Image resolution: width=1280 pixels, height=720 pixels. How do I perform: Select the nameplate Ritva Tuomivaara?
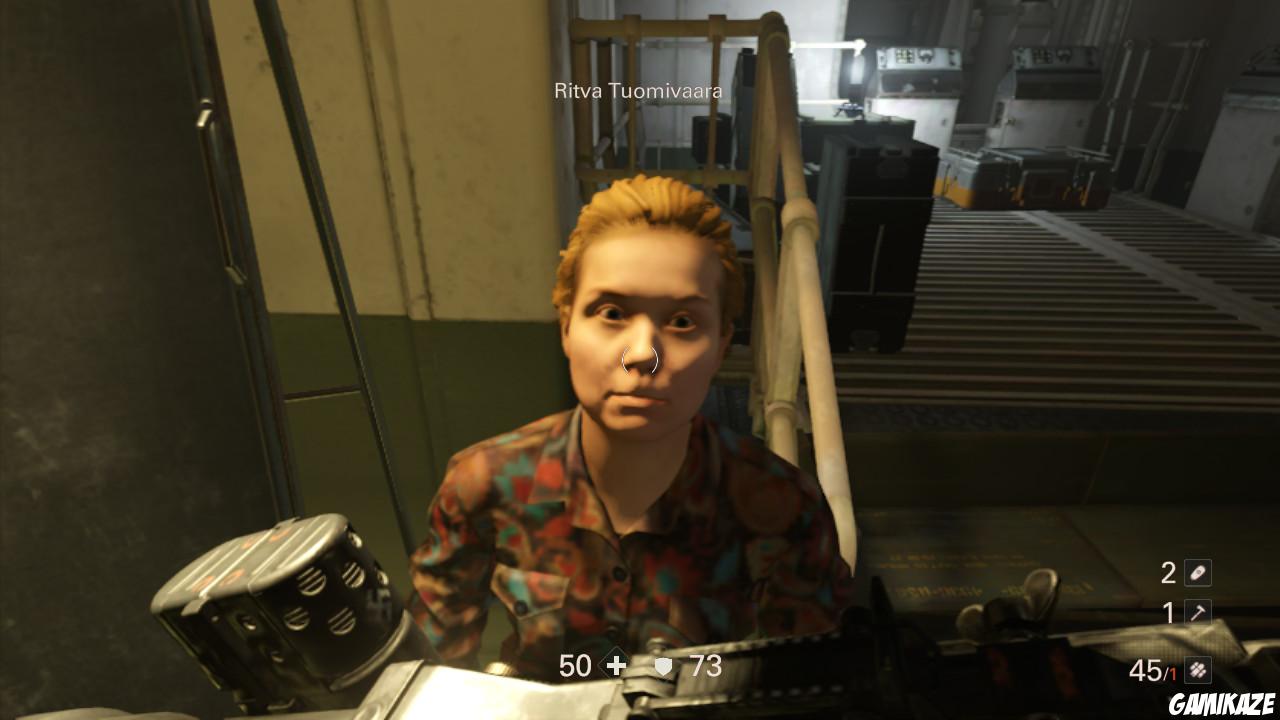[640, 88]
